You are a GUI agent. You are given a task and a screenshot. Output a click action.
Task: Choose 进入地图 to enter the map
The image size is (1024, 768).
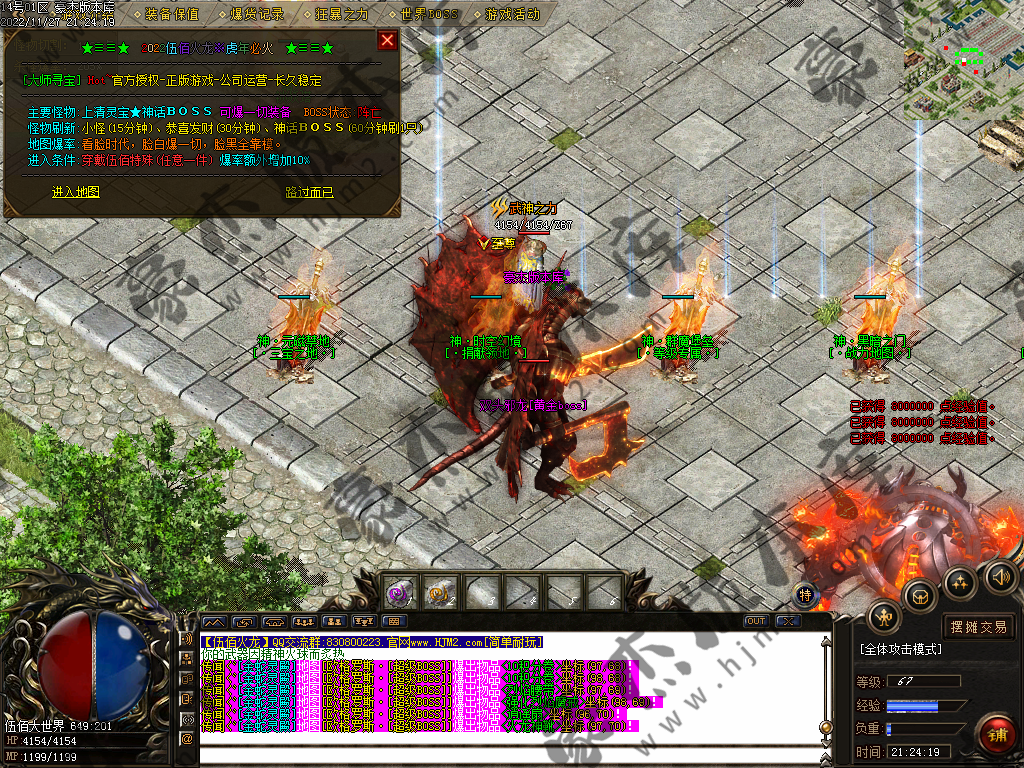76,192
